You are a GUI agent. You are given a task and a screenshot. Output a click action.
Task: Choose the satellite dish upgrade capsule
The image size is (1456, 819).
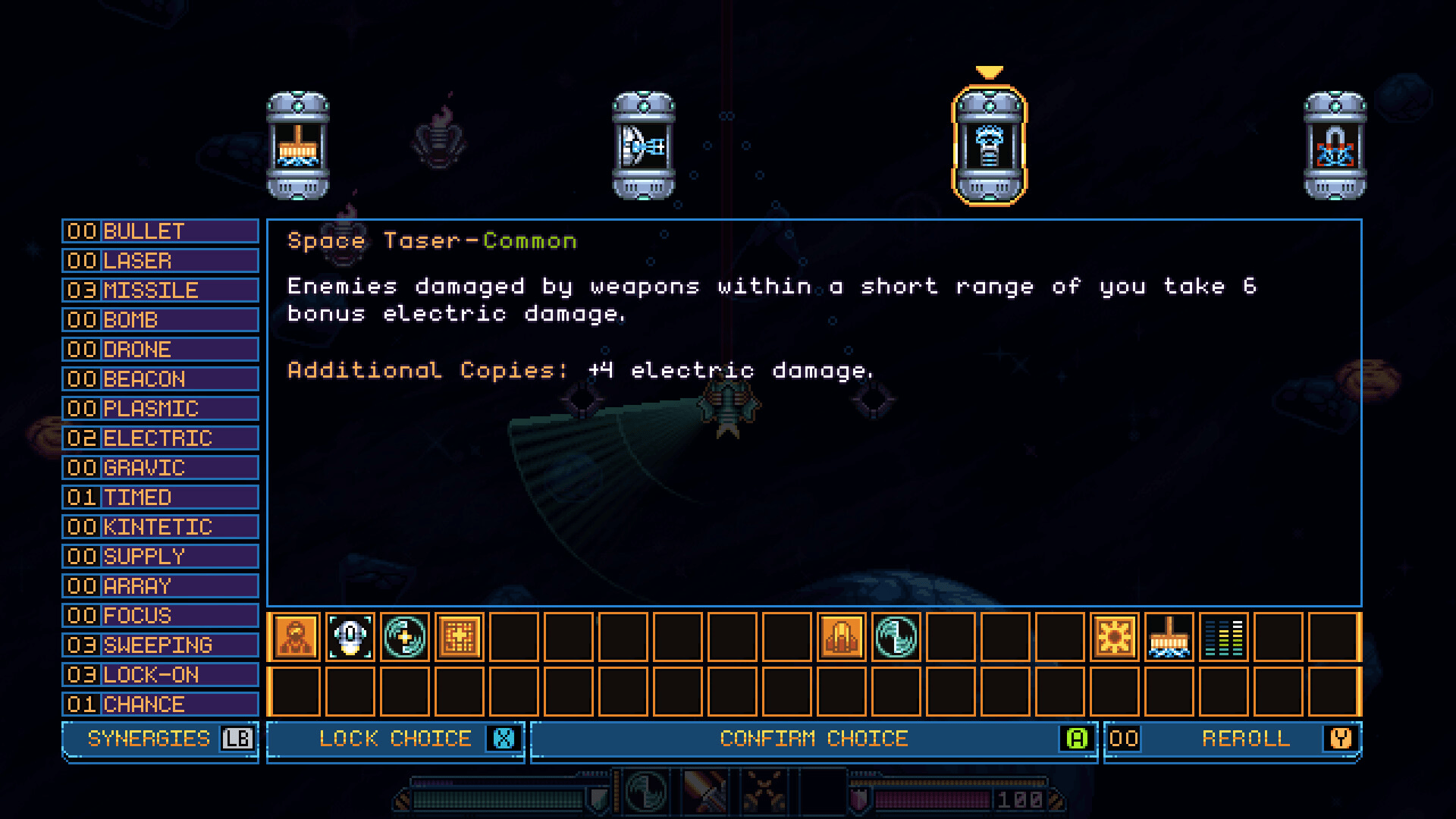point(643,146)
